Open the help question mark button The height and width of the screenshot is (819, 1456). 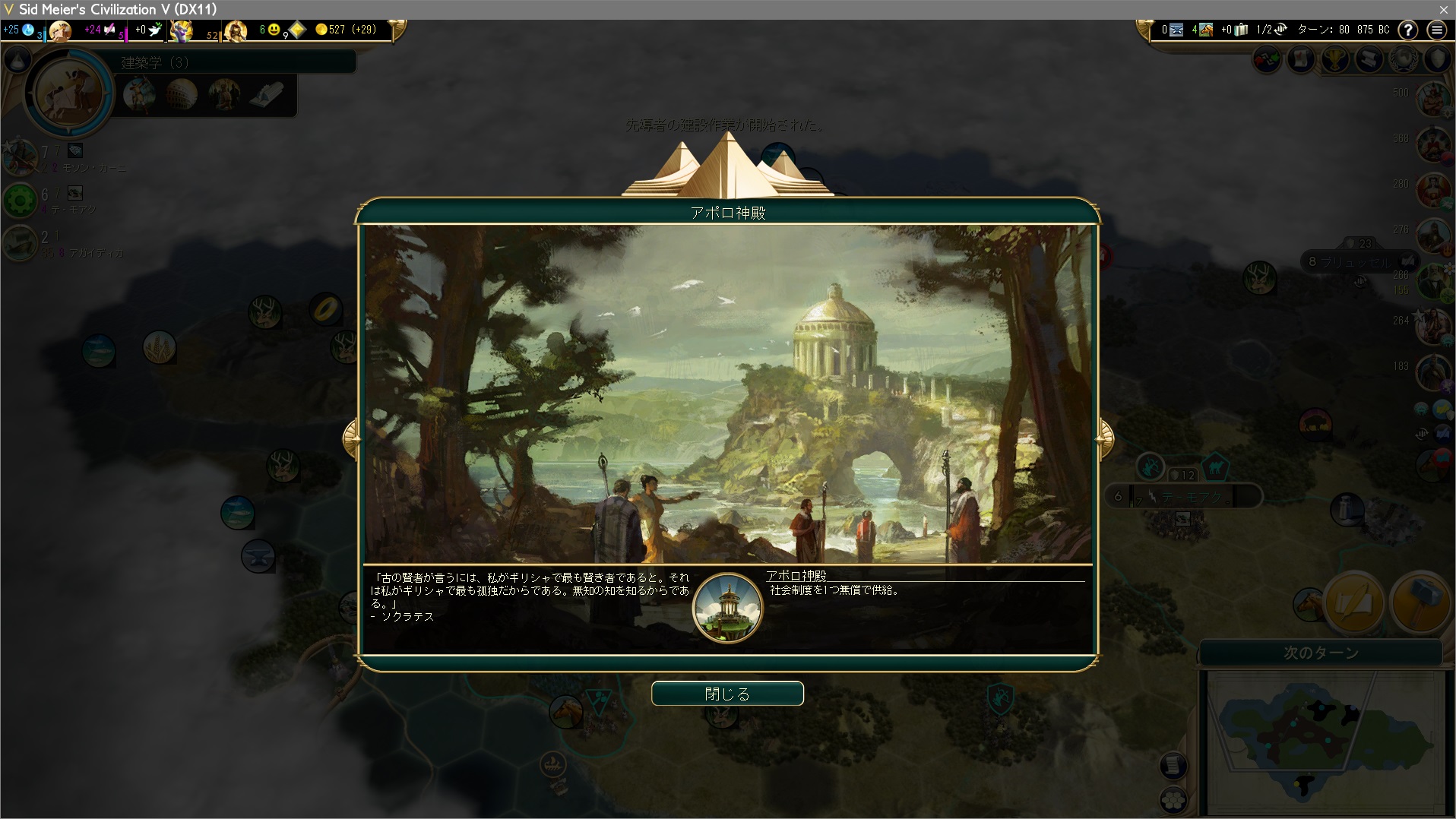[x=1408, y=30]
